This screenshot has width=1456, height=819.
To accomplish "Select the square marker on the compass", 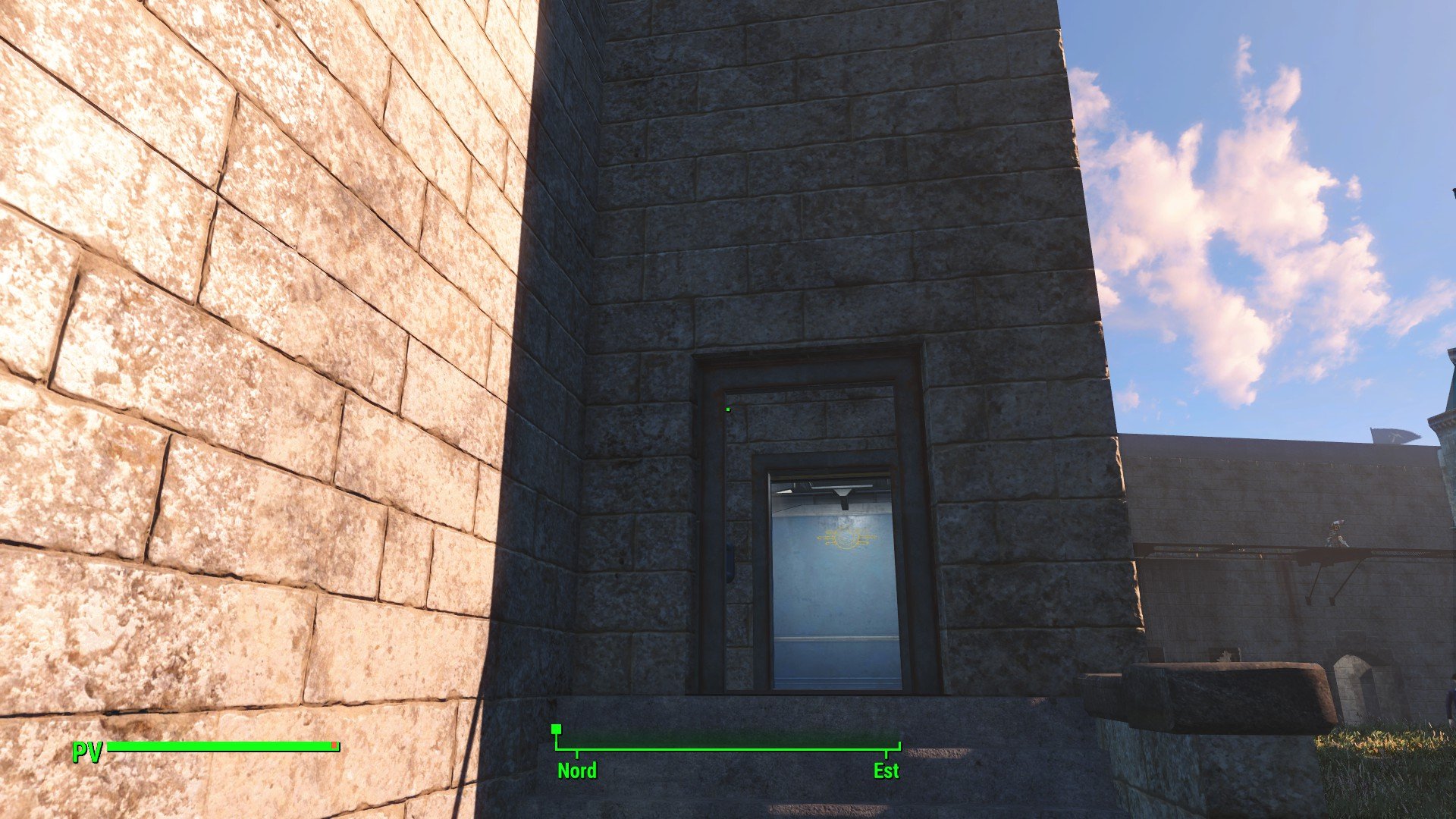I will (x=557, y=730).
